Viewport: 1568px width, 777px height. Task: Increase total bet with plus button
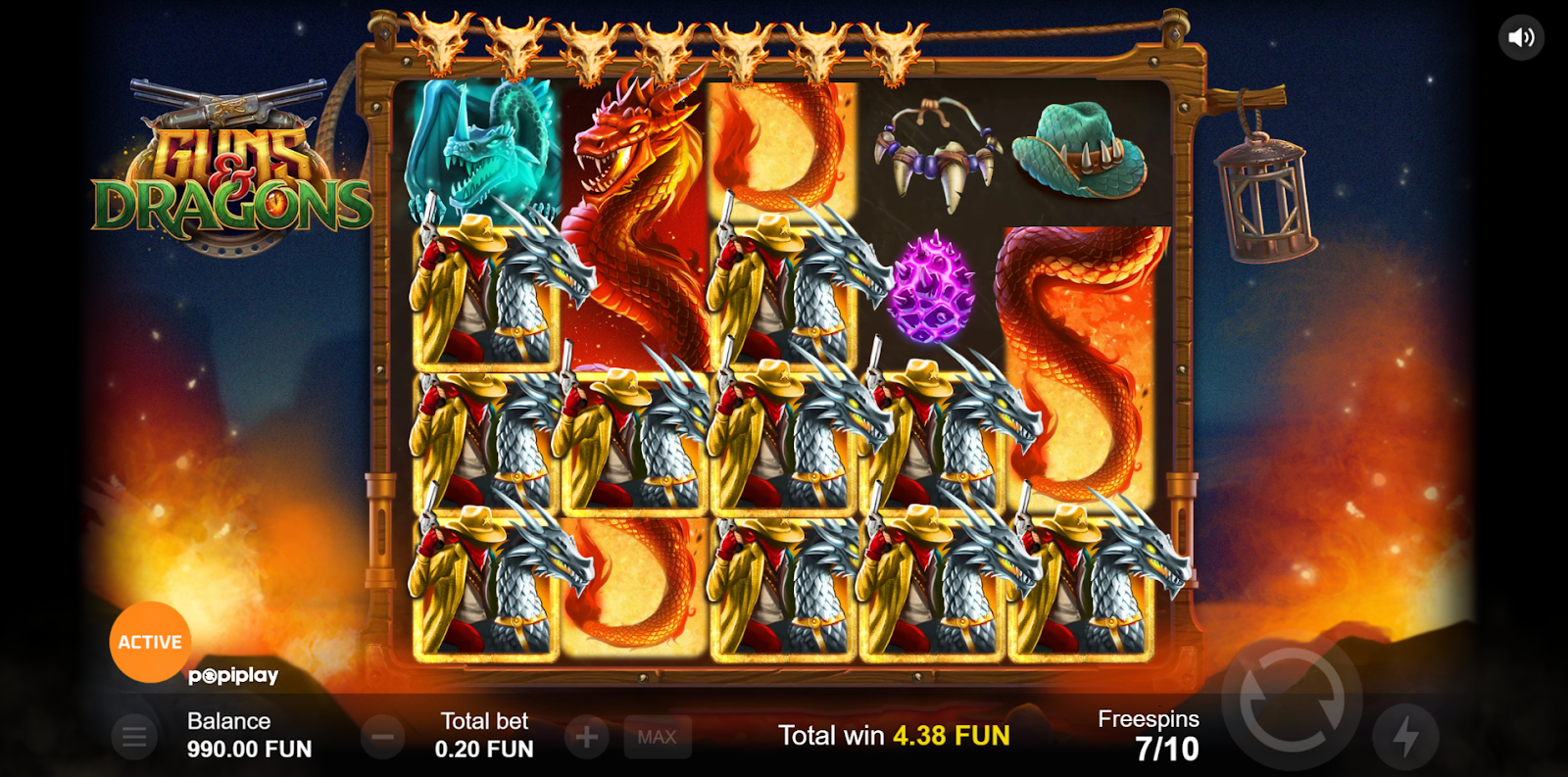coord(587,737)
